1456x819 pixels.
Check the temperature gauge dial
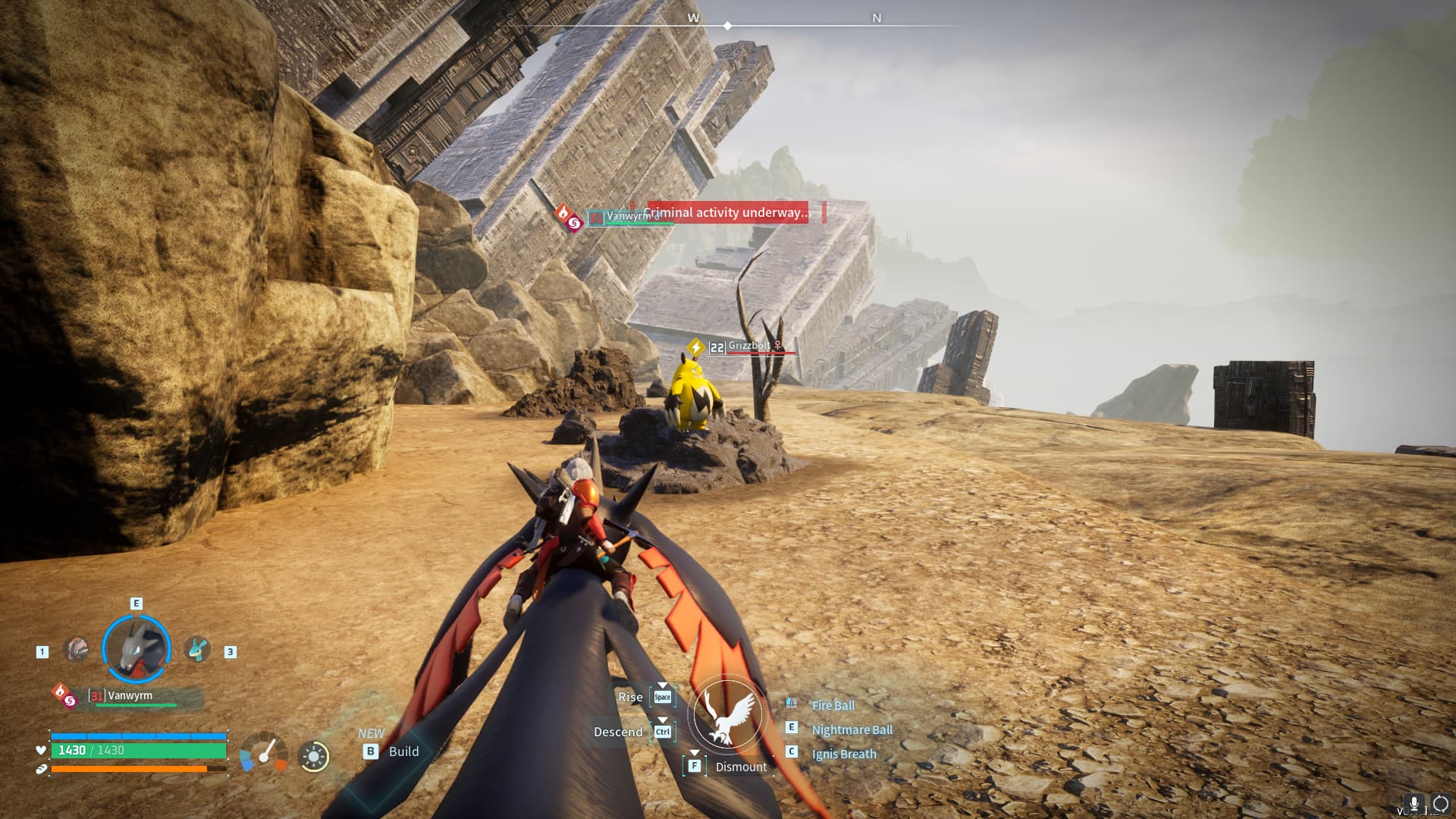pos(264,753)
